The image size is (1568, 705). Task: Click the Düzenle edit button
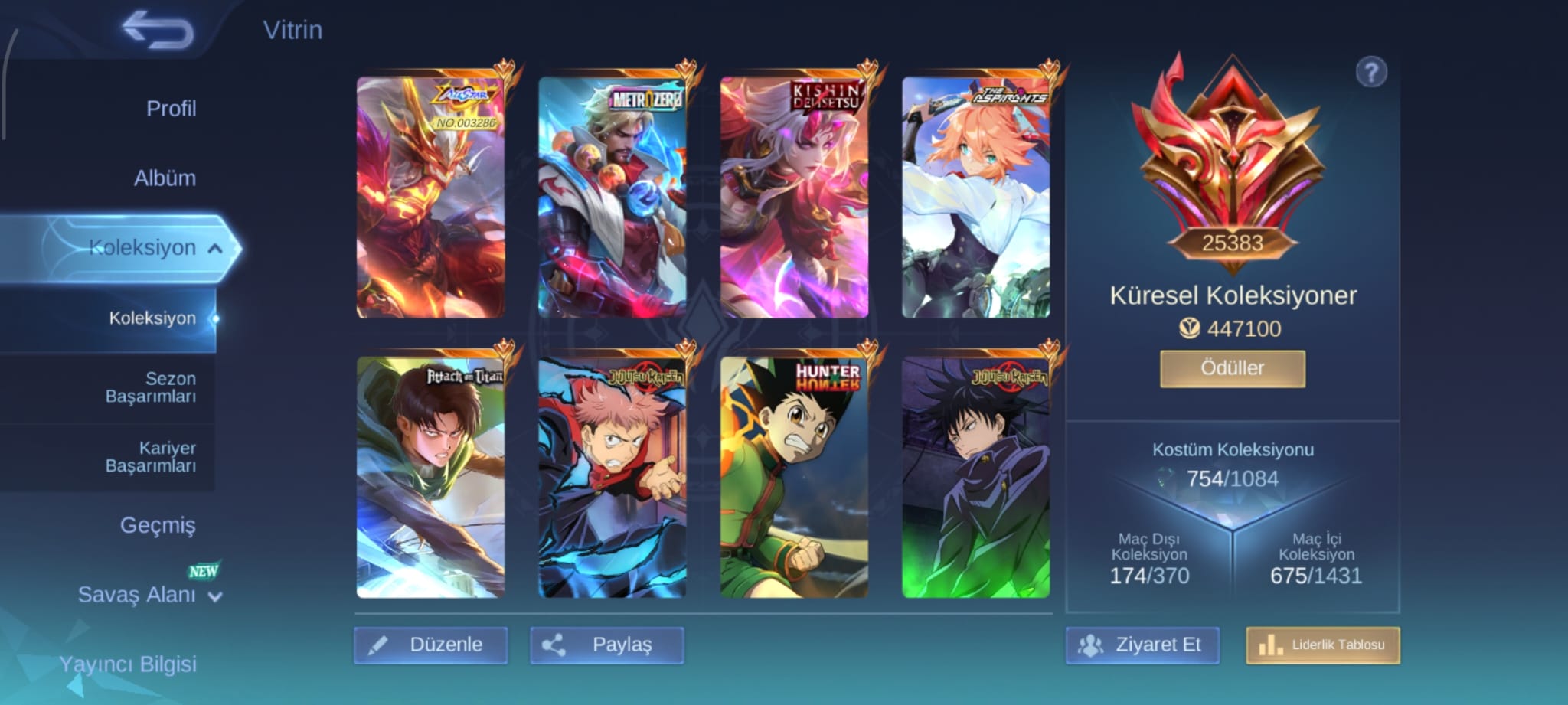pos(431,645)
